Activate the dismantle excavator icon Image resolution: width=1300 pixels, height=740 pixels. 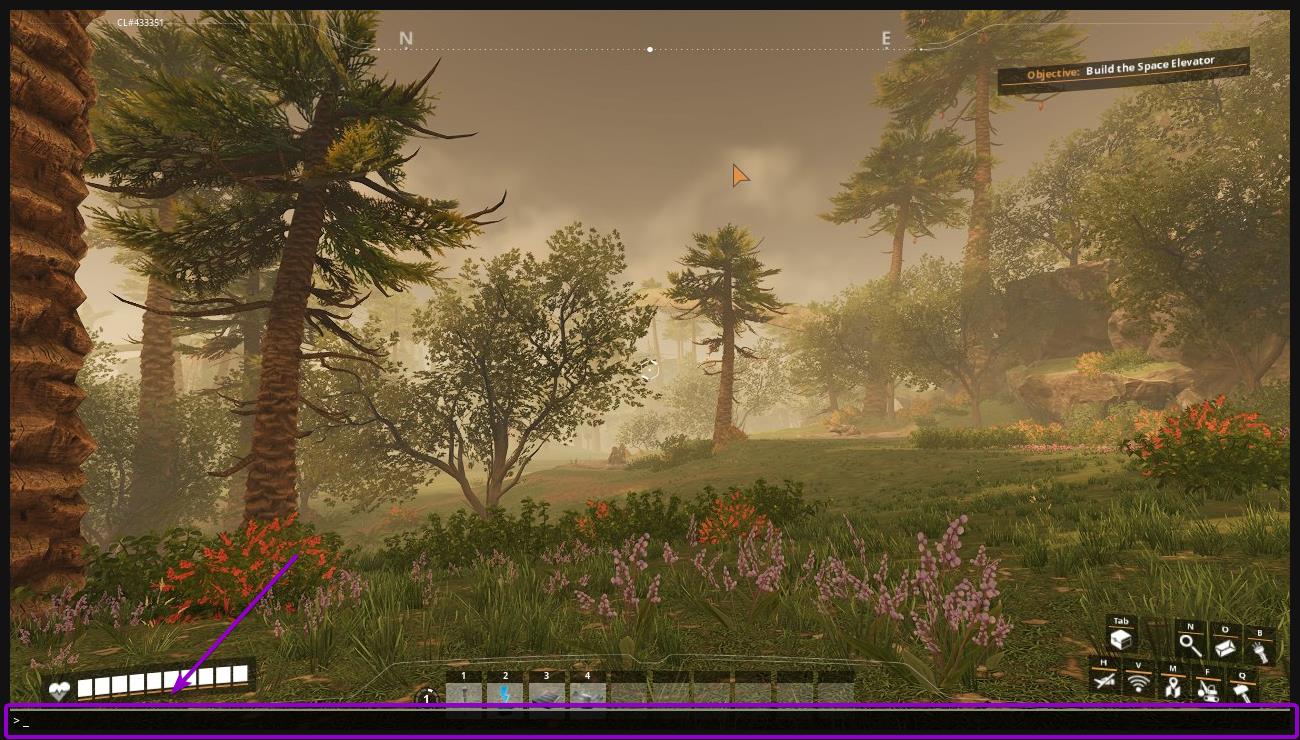[1208, 688]
